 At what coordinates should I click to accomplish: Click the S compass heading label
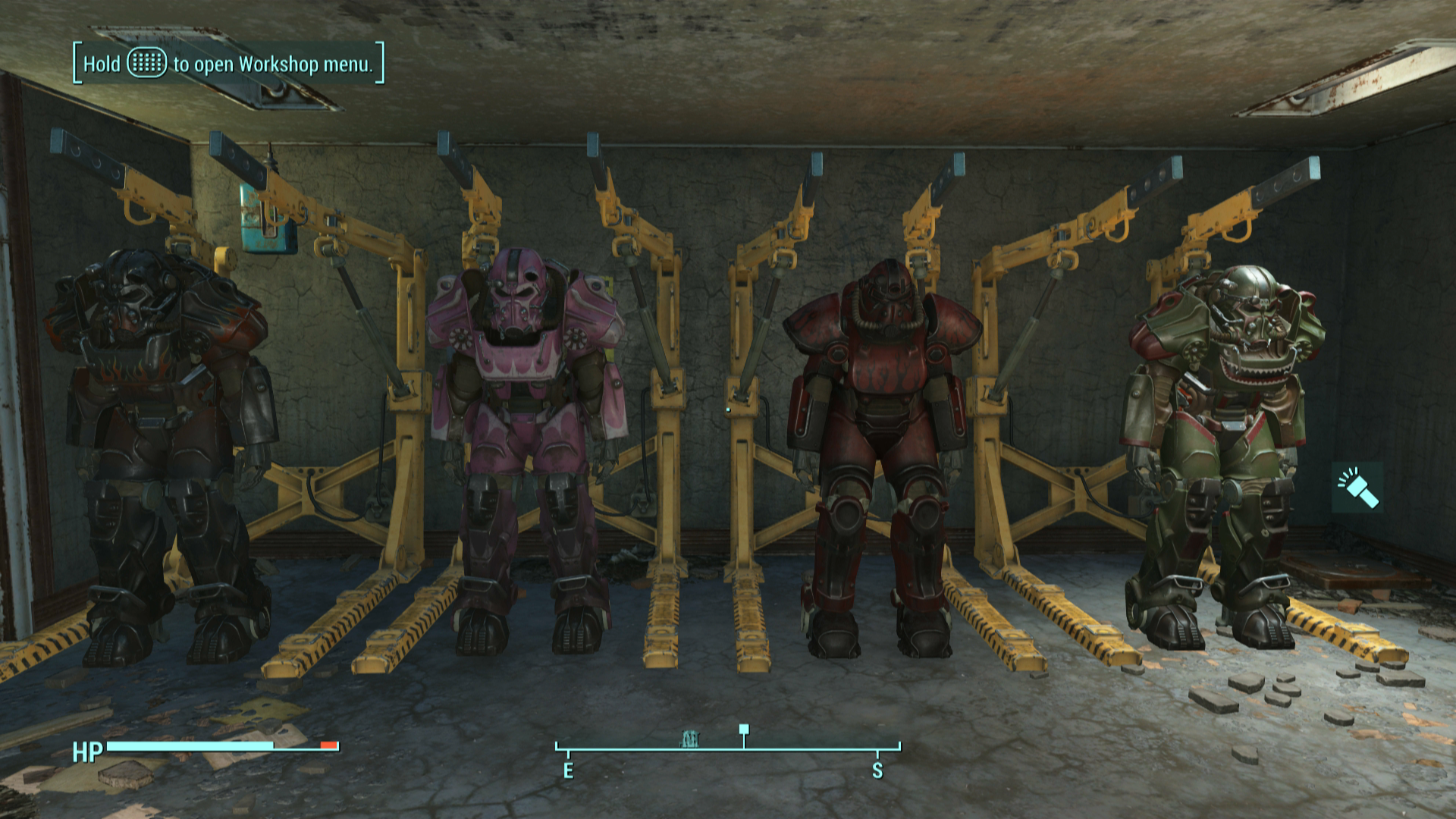pos(878,772)
